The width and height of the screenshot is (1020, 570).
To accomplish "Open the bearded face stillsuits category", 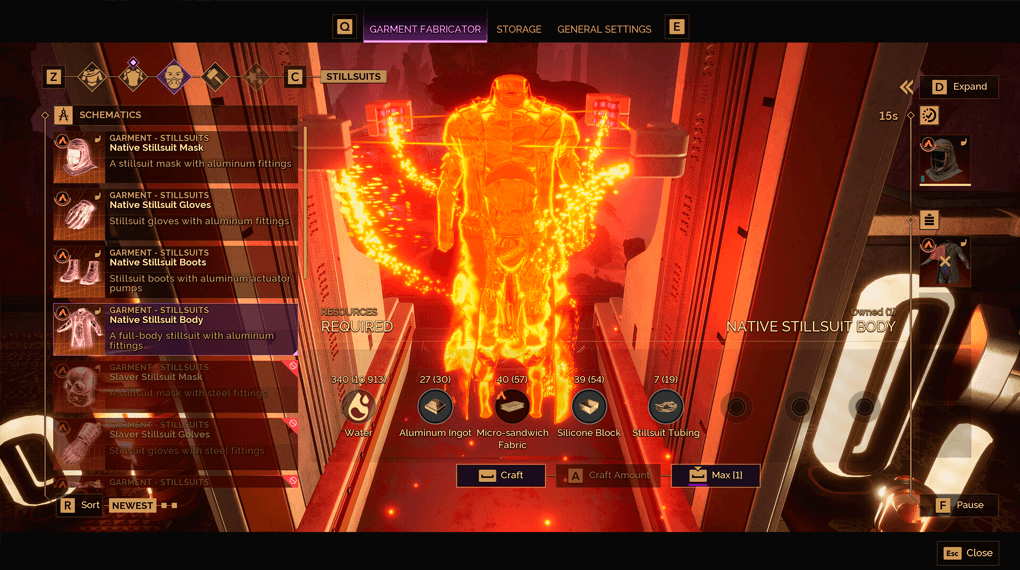I will pyautogui.click(x=174, y=76).
